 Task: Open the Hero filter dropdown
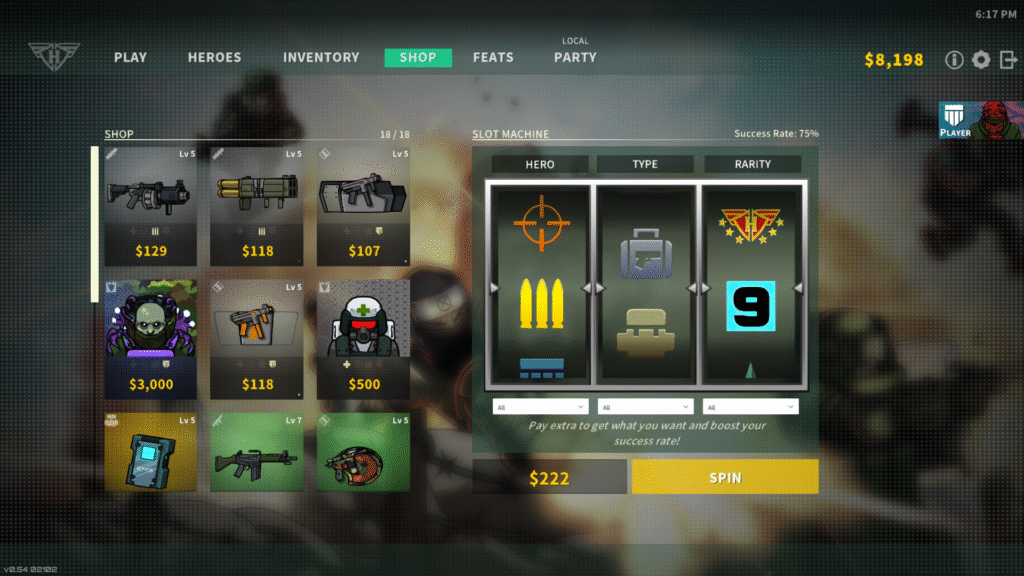[540, 407]
